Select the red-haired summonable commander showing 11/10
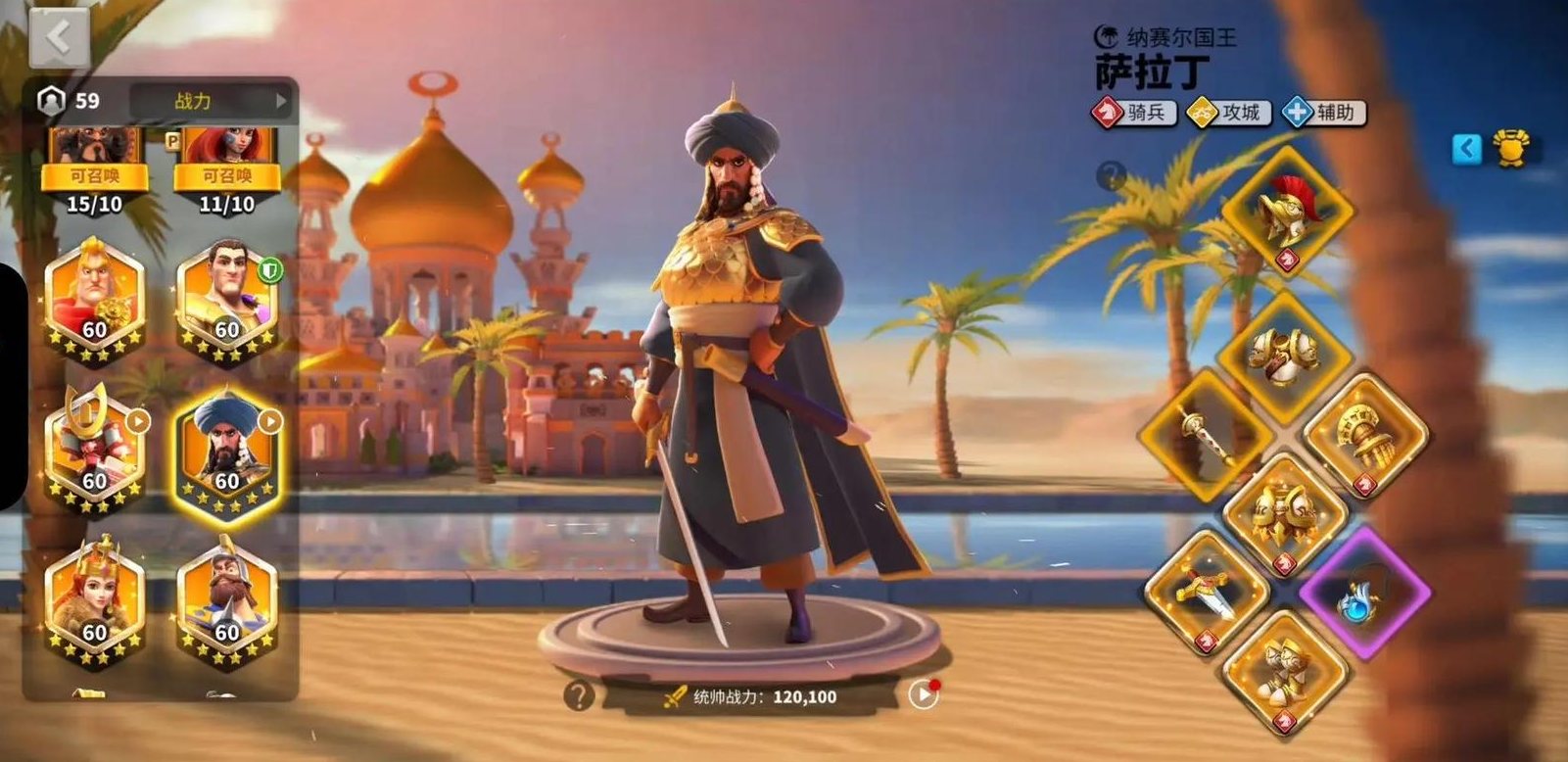This screenshot has width=1568, height=762. pyautogui.click(x=226, y=168)
